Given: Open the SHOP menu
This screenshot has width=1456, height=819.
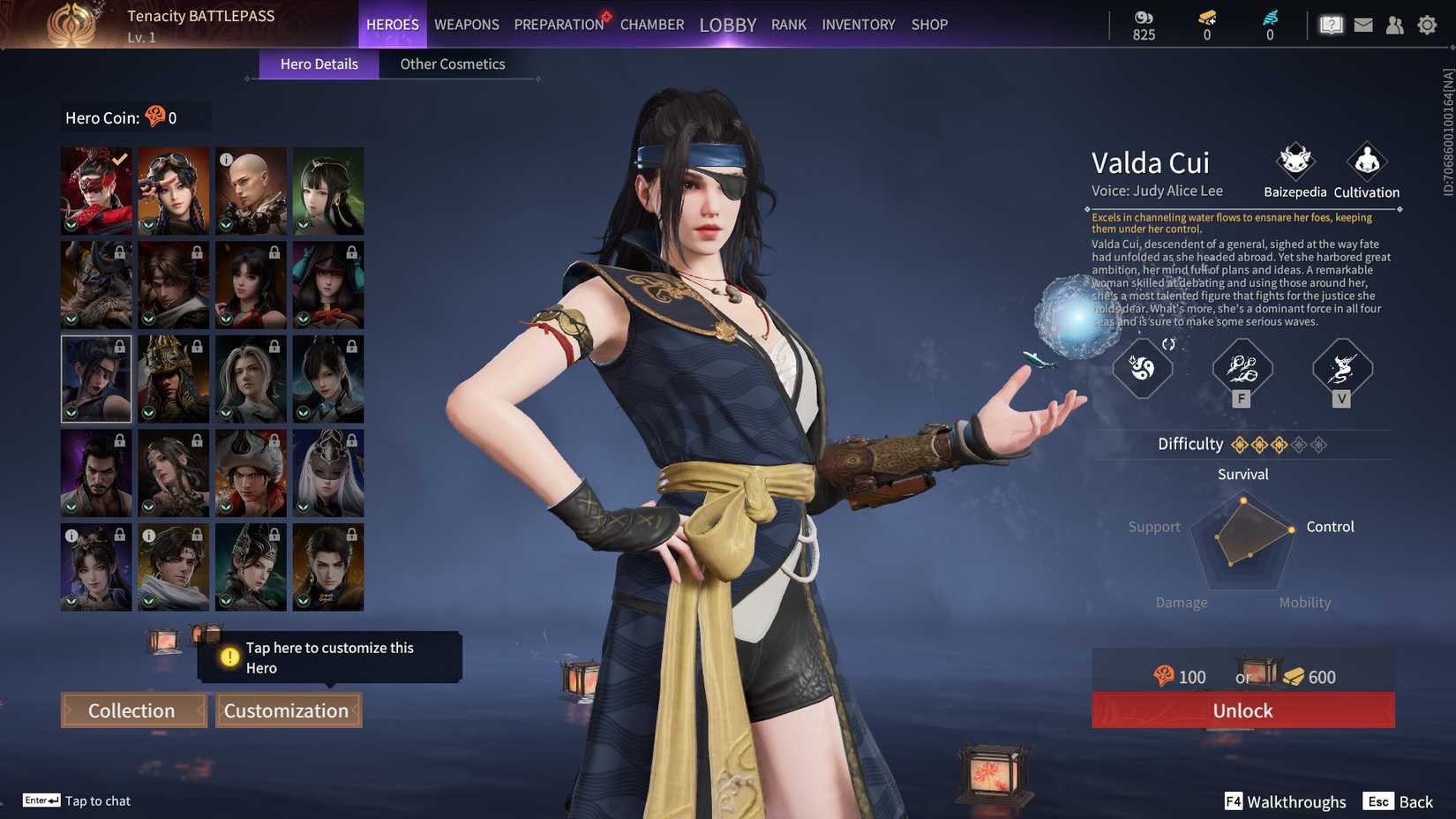Looking at the screenshot, I should pyautogui.click(x=928, y=24).
